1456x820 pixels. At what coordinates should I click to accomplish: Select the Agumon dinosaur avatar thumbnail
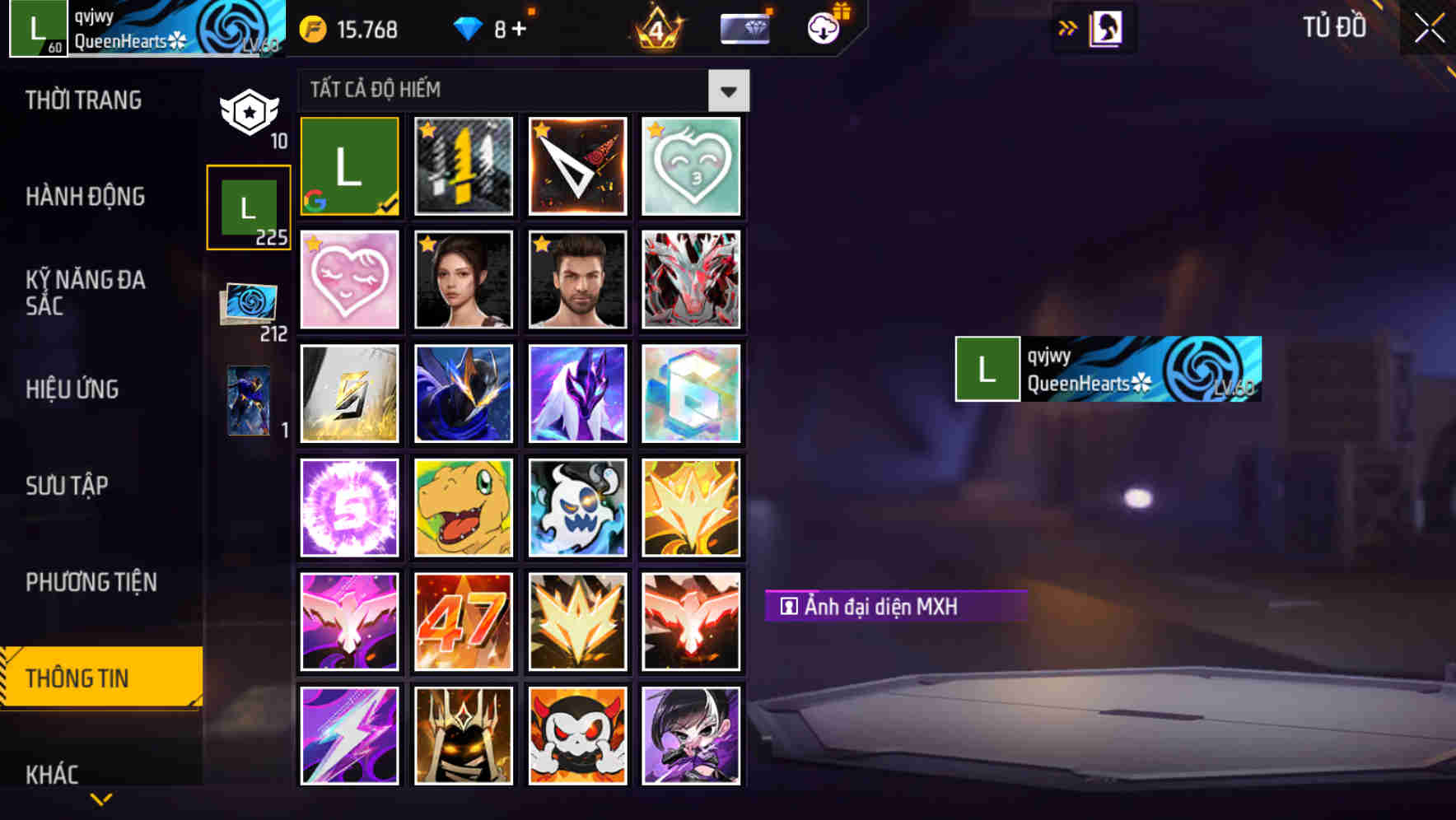pos(463,507)
